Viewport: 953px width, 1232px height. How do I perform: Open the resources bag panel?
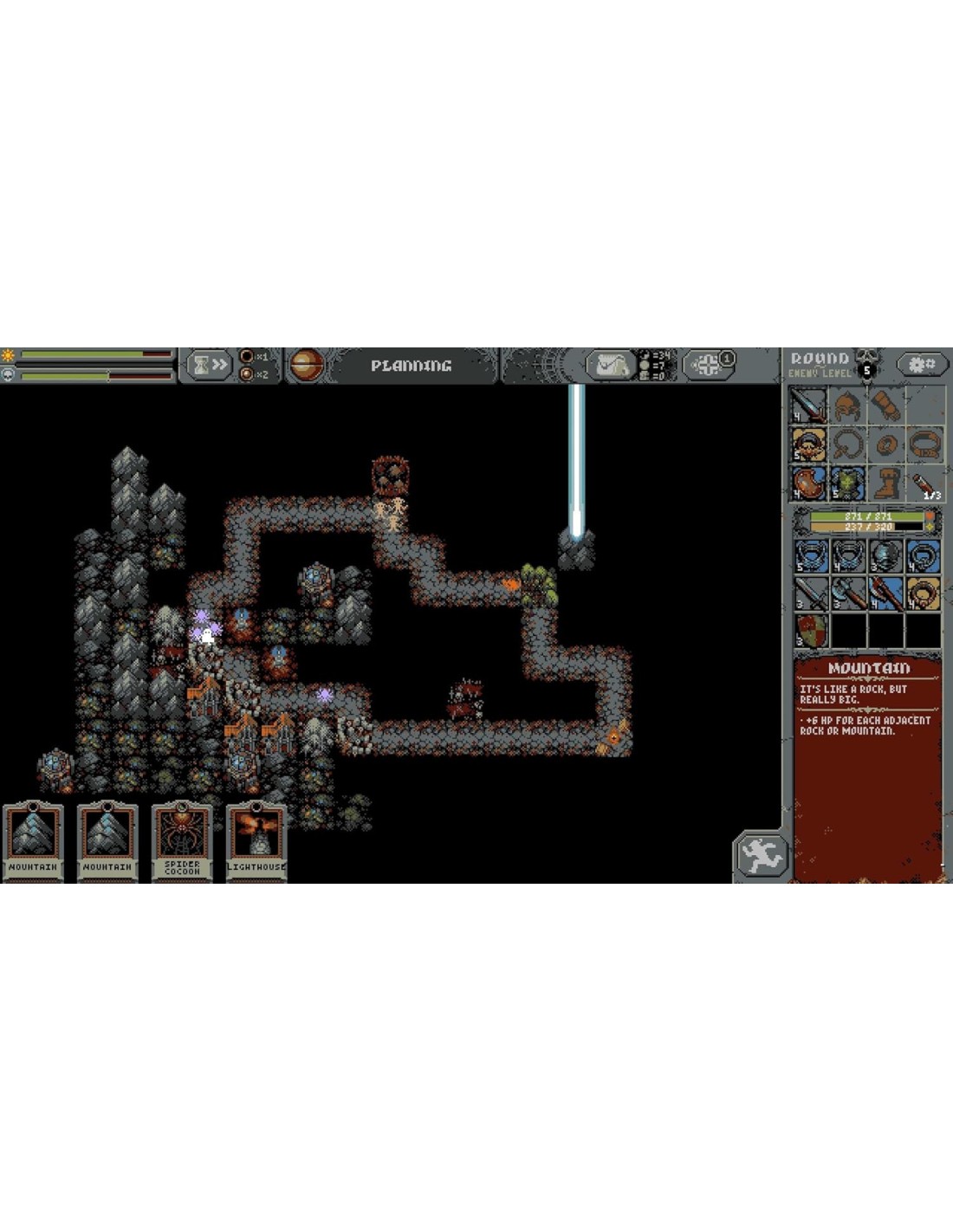click(612, 365)
